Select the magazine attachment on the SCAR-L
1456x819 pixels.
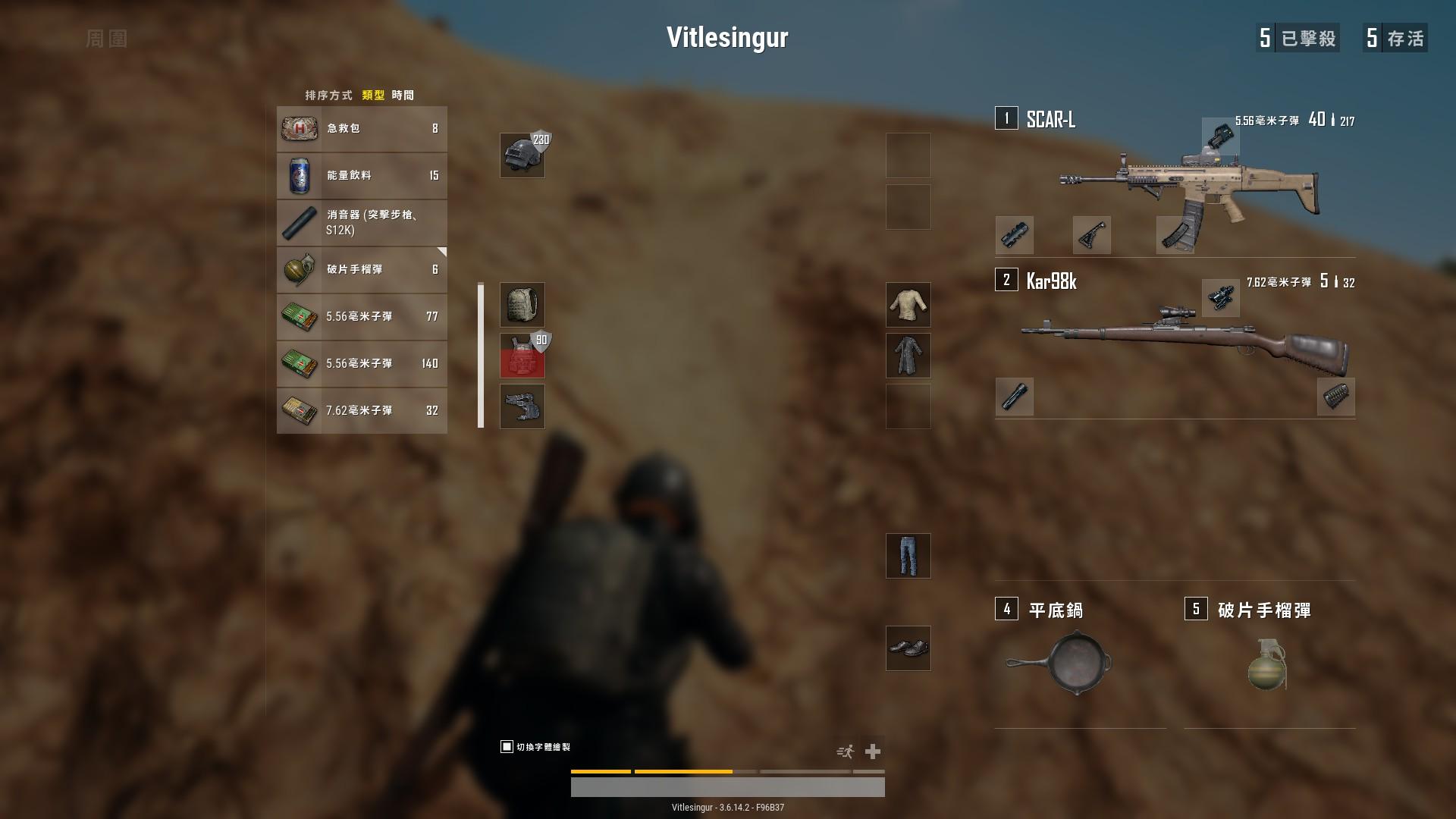click(x=1175, y=236)
